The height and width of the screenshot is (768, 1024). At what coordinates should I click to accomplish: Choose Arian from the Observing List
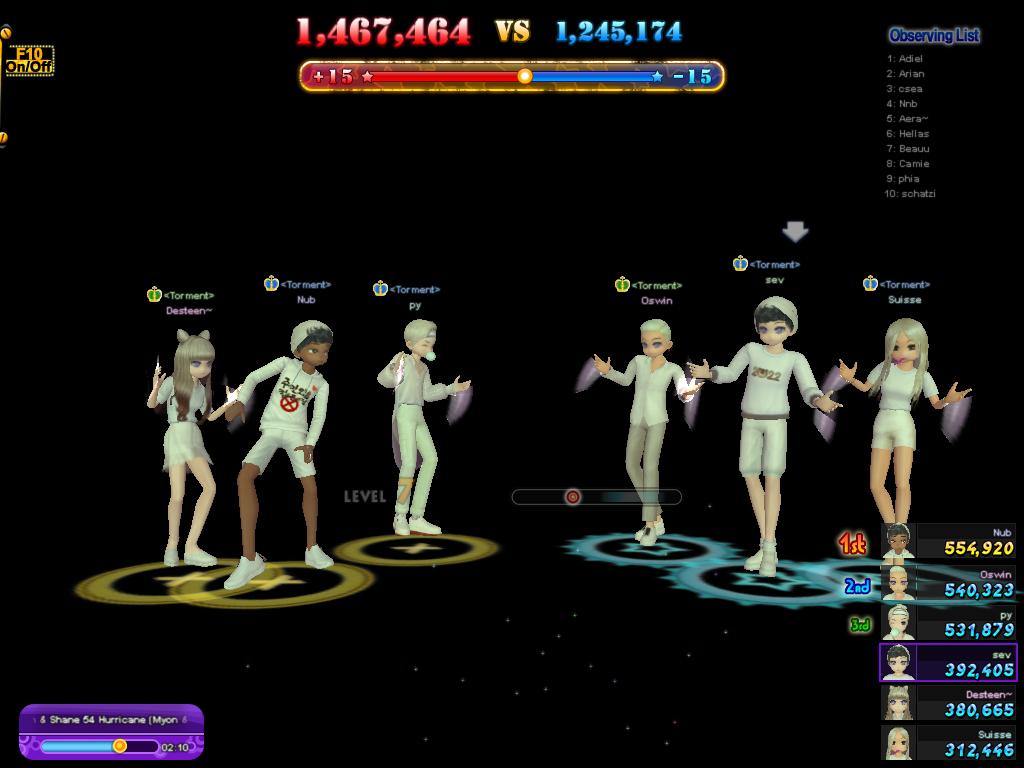click(911, 74)
